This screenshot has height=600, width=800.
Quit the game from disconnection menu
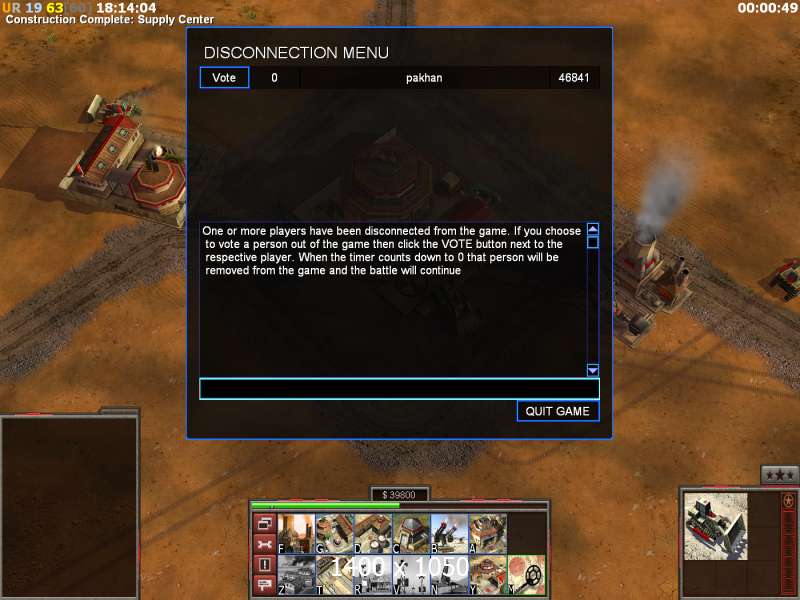coord(558,411)
